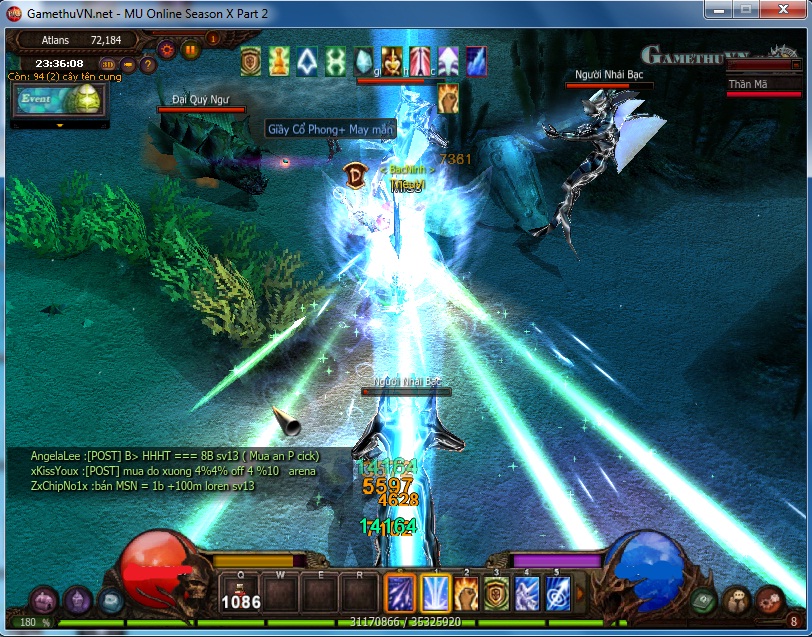Click the pause icon on top bar

point(191,48)
